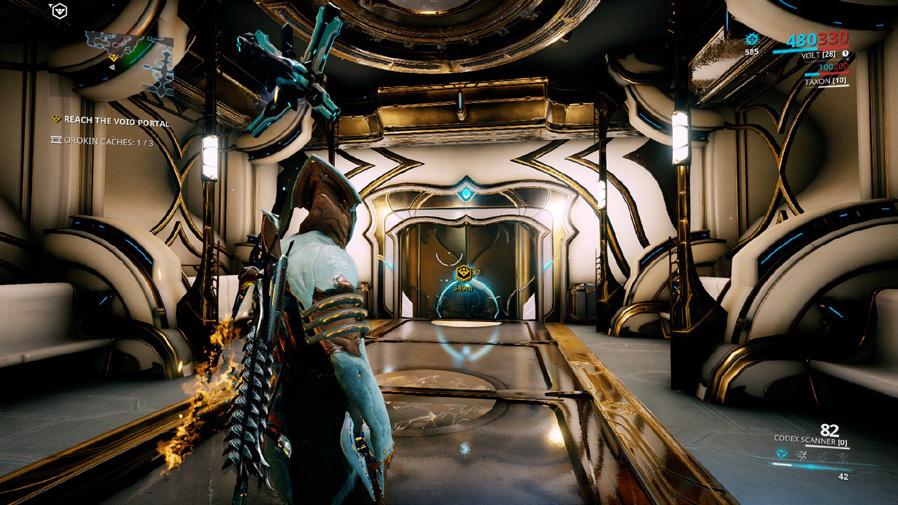Select the Orokin Caches tracker

[x=102, y=140]
